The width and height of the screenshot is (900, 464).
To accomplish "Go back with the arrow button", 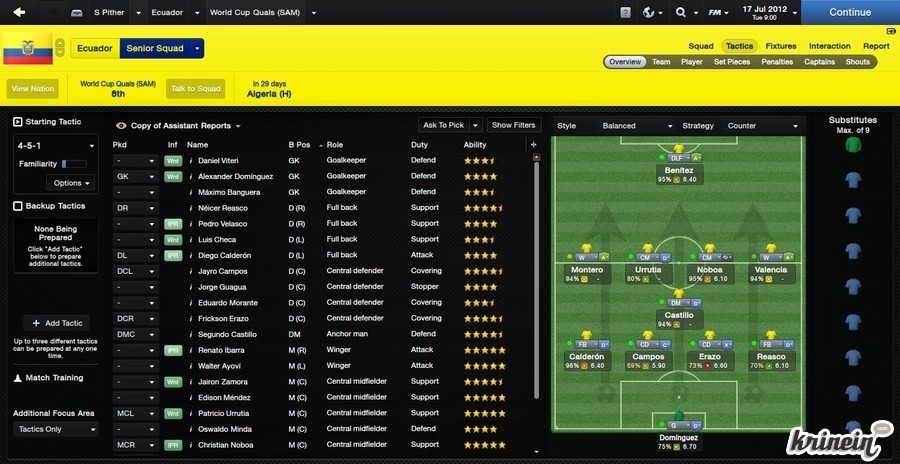I will tap(19, 13).
